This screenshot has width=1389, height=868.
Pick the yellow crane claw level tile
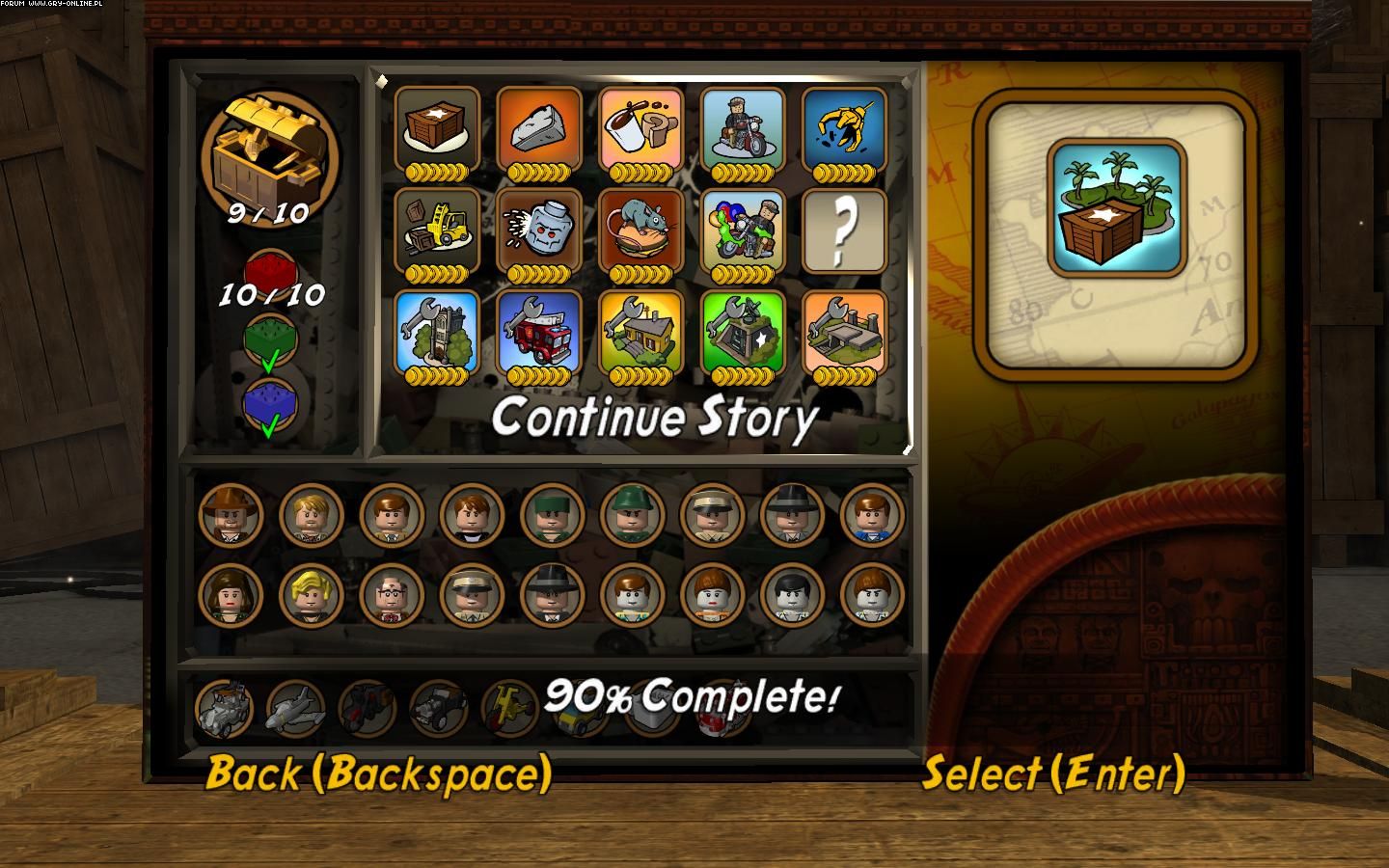coord(844,128)
